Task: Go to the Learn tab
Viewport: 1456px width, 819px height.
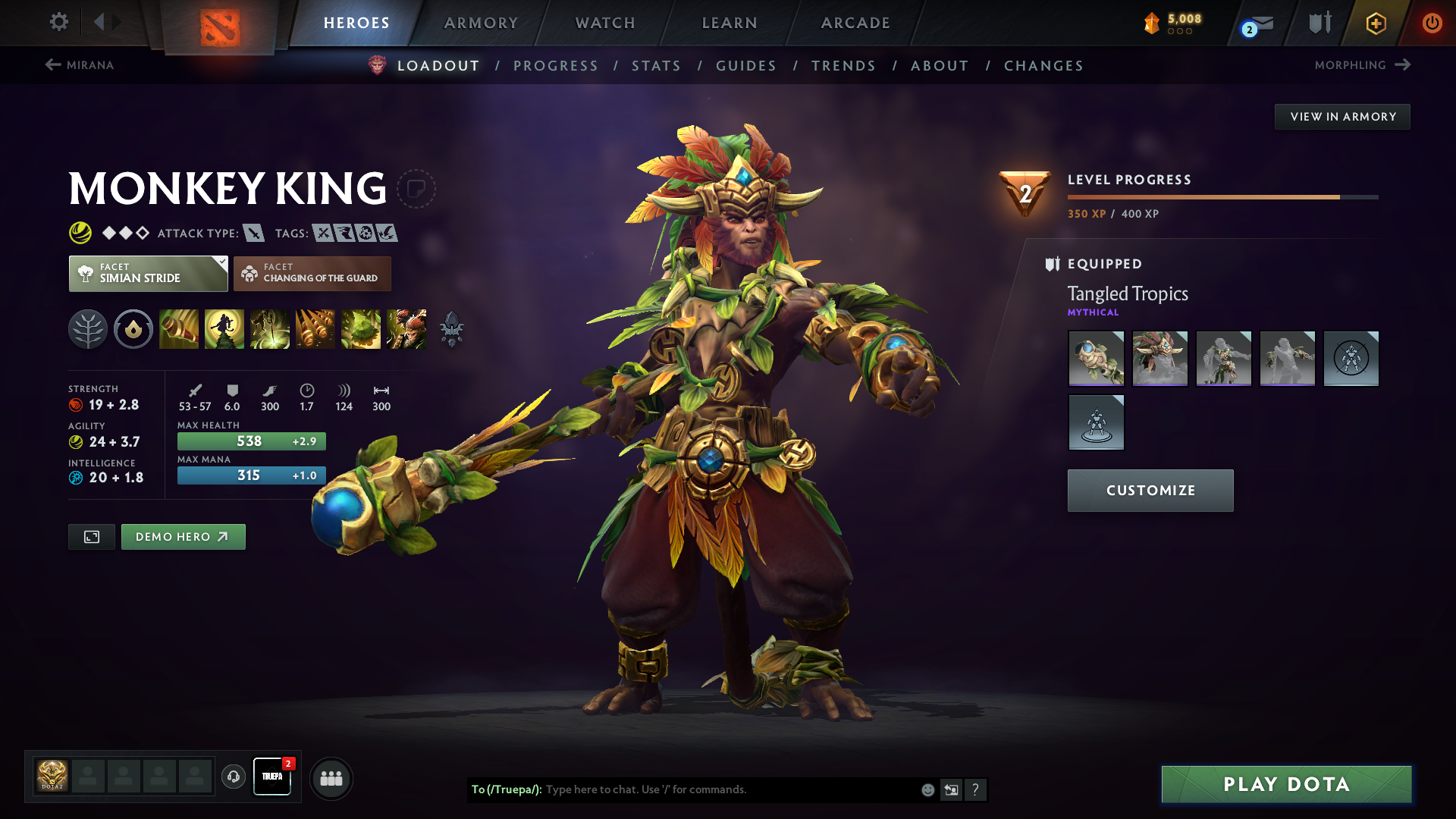Action: coord(730,23)
